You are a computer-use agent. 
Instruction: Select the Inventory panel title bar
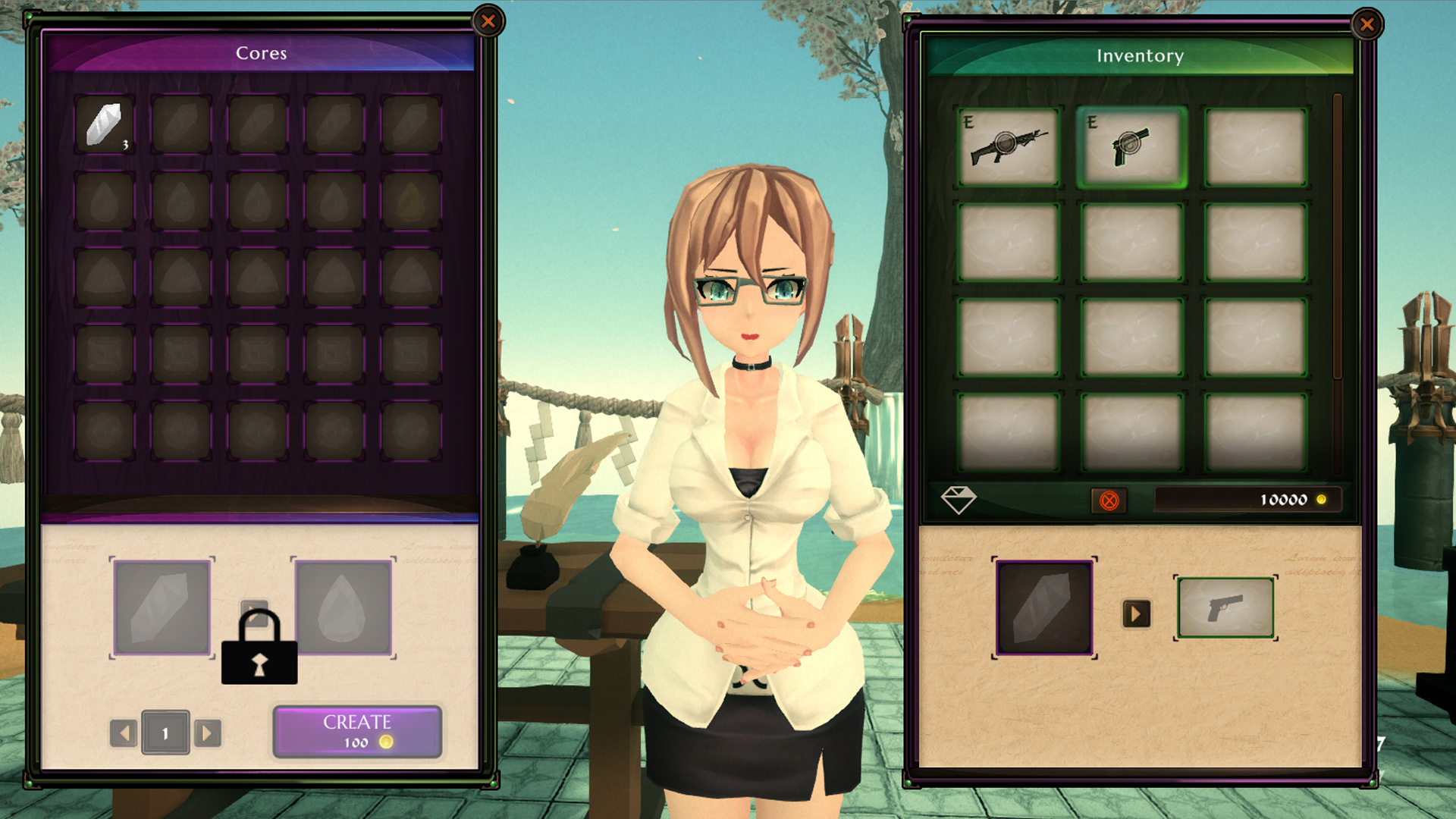1140,55
